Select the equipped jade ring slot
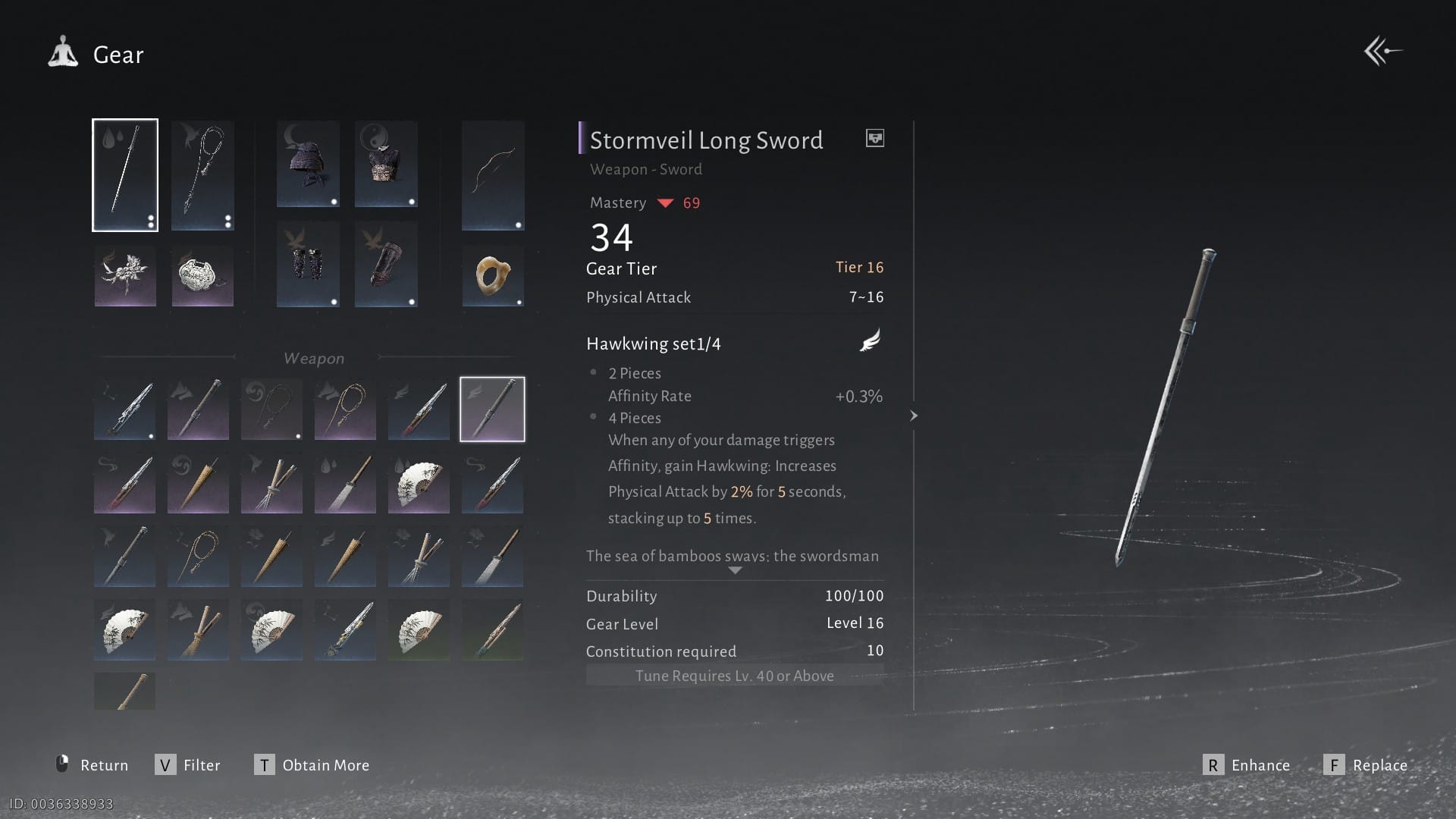This screenshot has width=1456, height=819. [x=493, y=275]
